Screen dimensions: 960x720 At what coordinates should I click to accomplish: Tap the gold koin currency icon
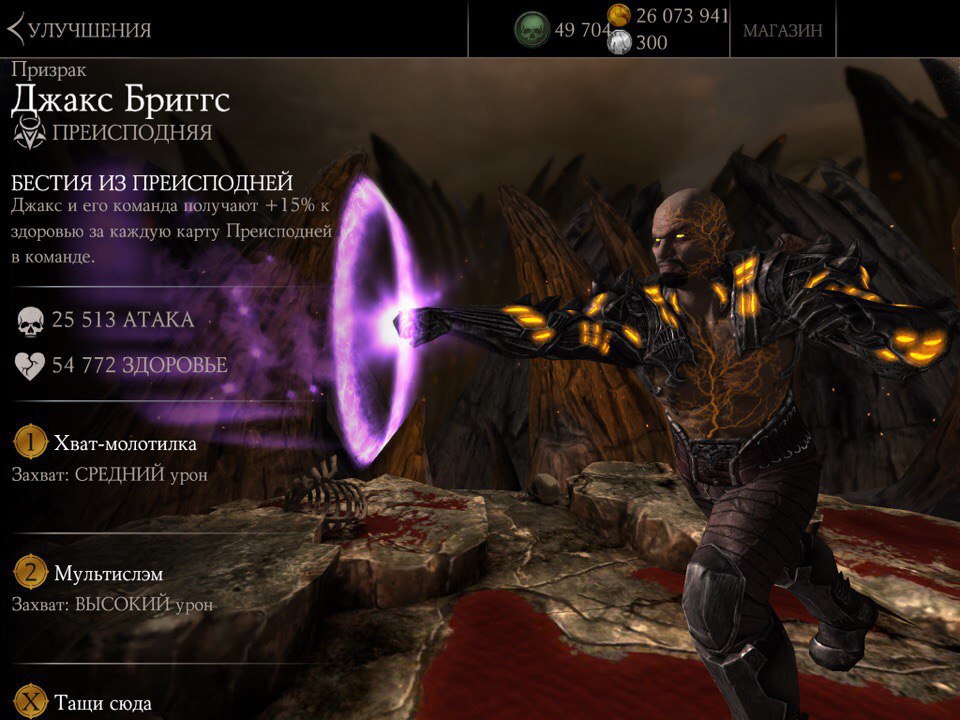[x=620, y=15]
